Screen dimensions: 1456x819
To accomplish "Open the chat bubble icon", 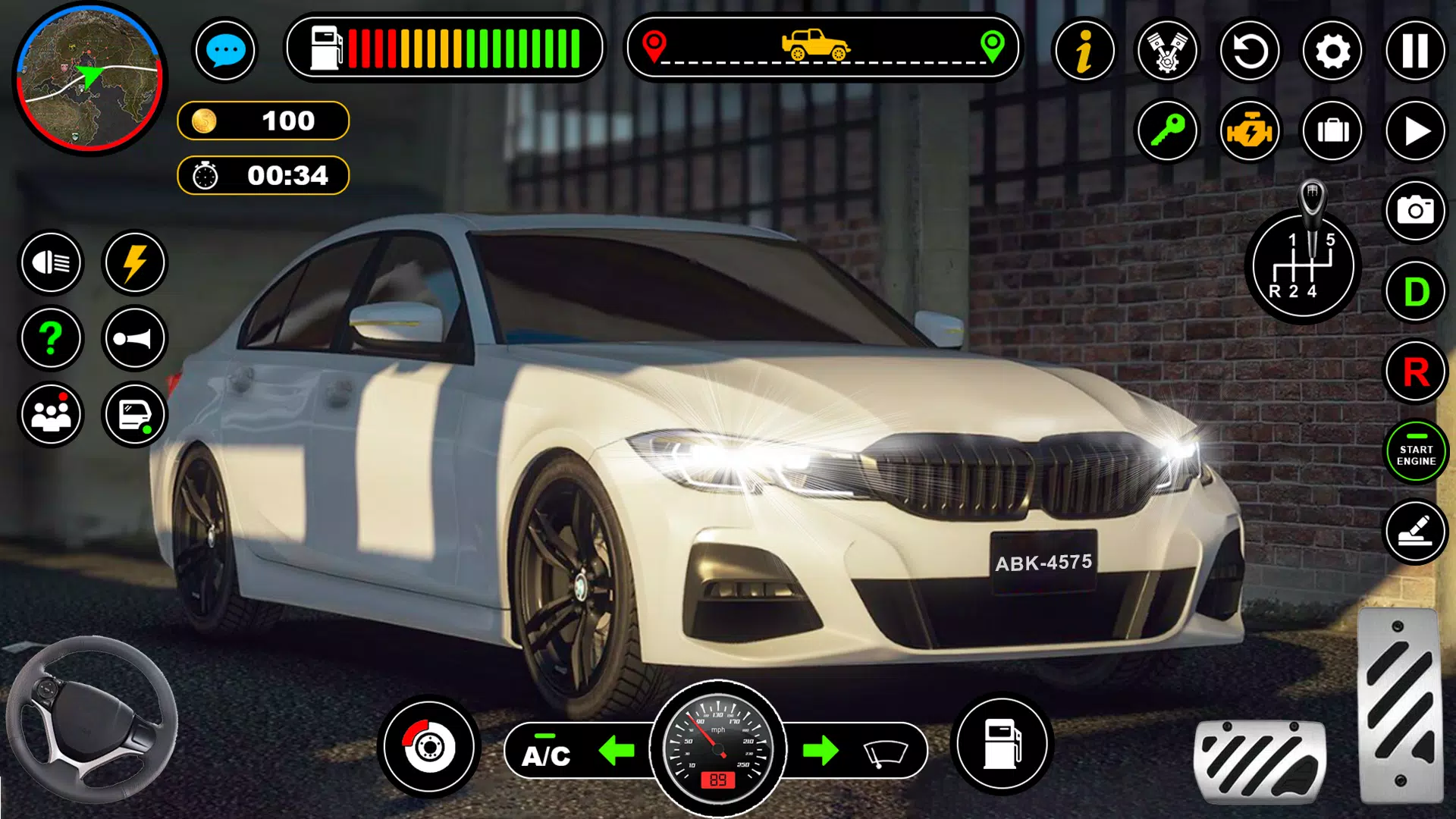I will pos(225,51).
